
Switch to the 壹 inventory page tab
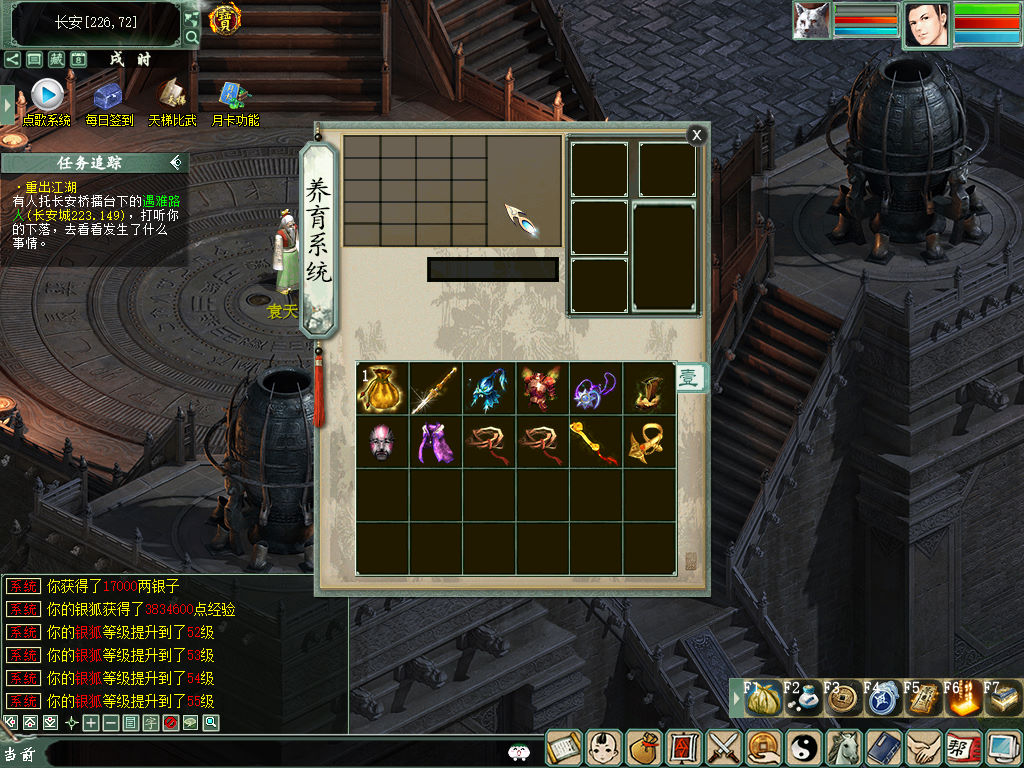tap(689, 378)
